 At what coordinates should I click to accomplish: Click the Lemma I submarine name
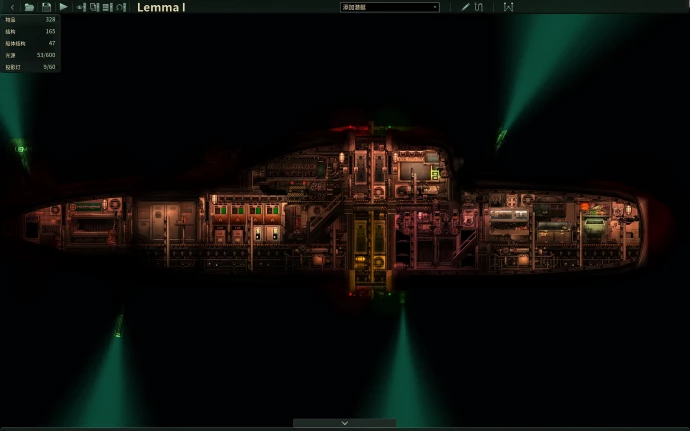click(161, 8)
